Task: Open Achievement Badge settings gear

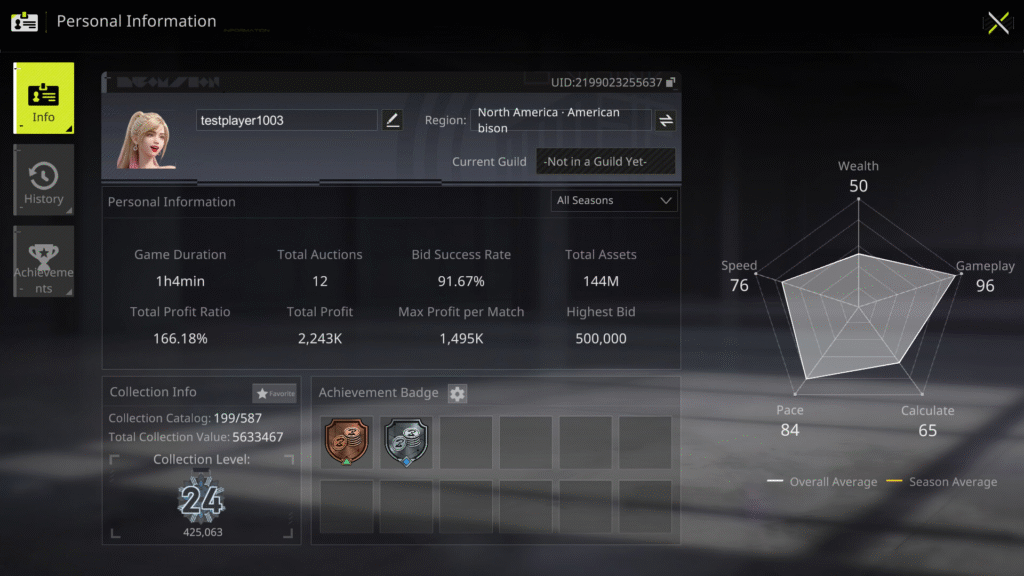Action: click(457, 394)
